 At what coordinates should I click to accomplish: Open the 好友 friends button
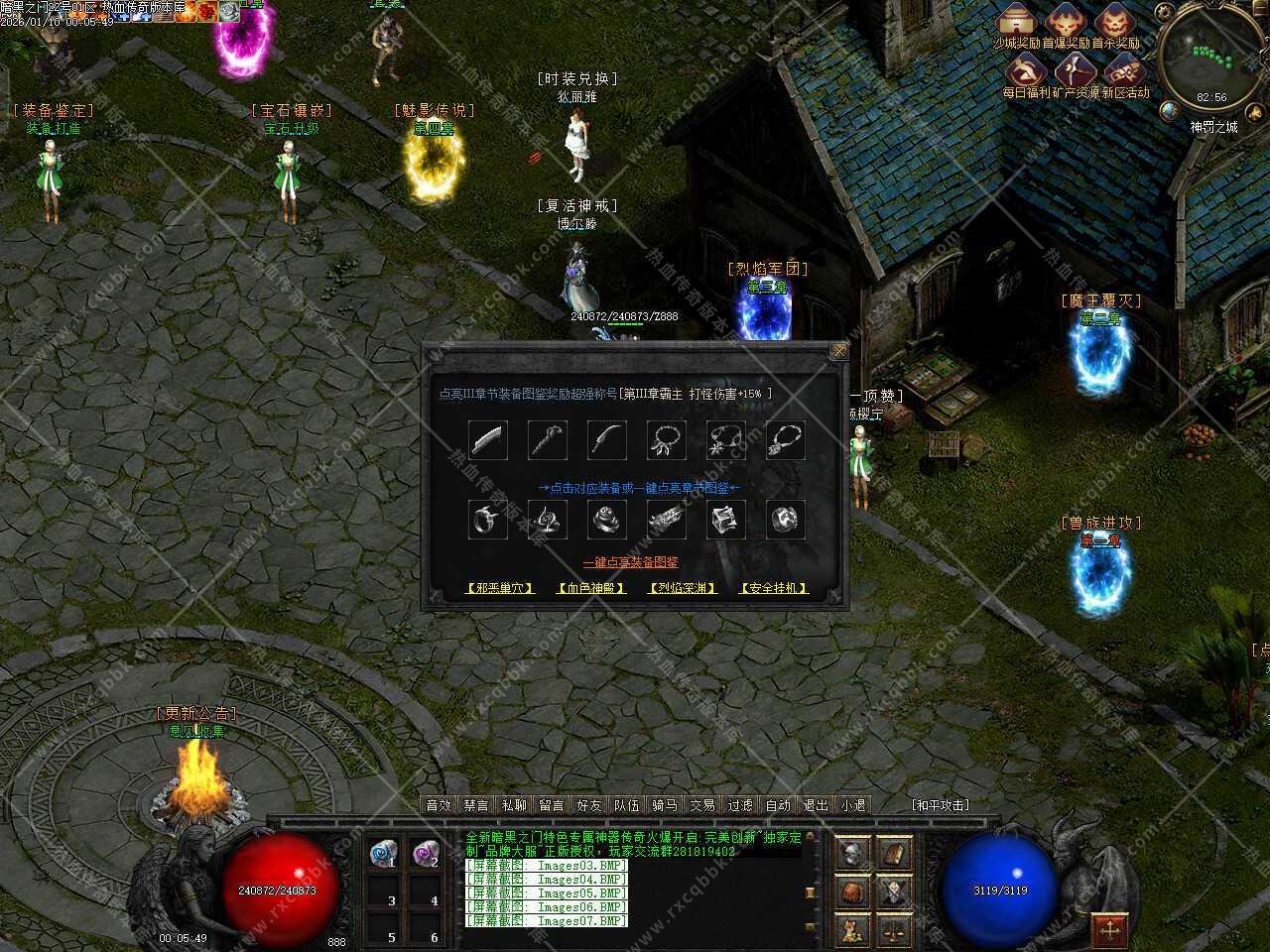(589, 805)
